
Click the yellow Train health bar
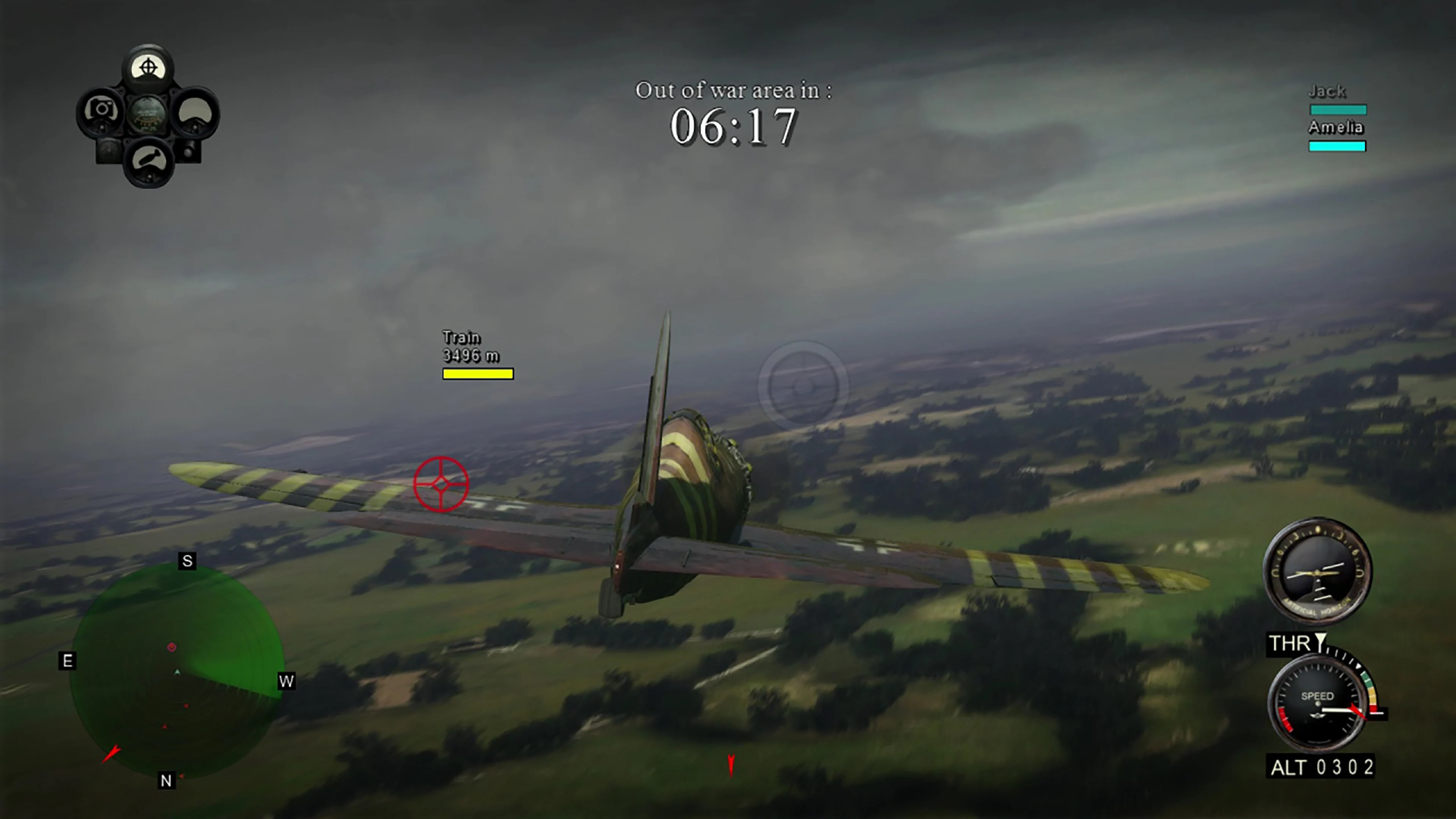[478, 373]
